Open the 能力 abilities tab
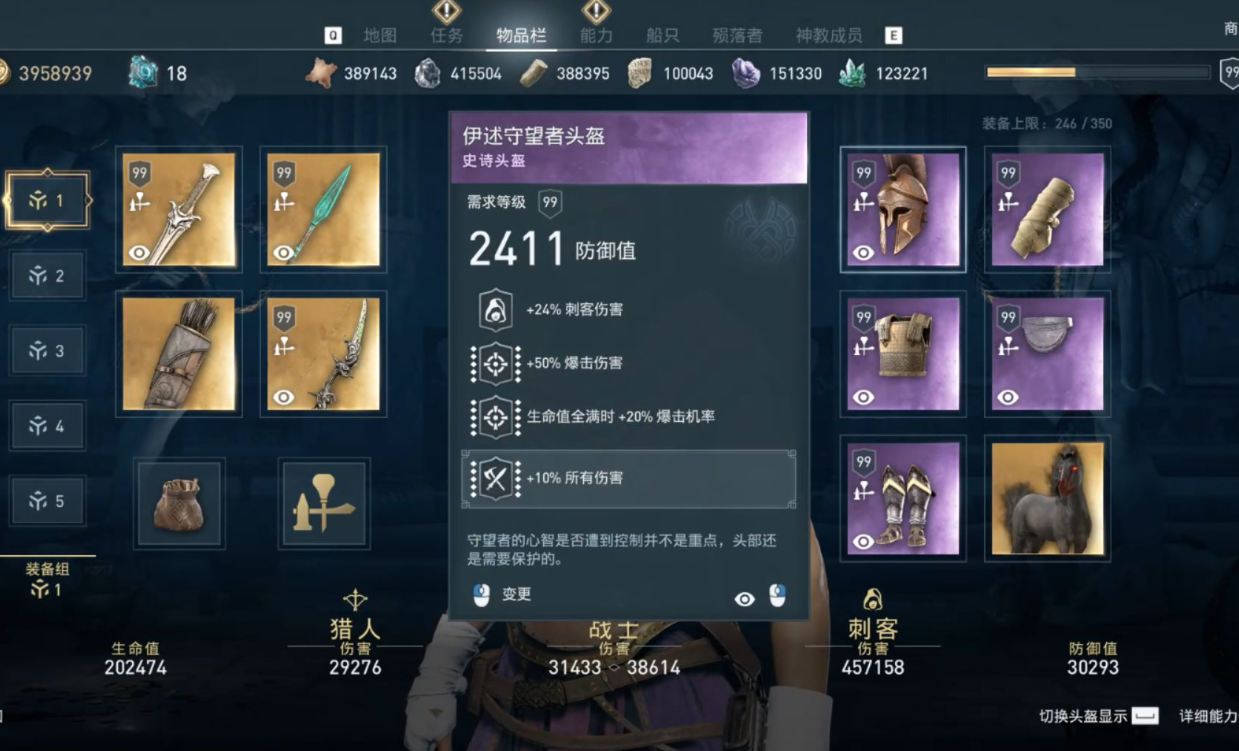 [596, 35]
